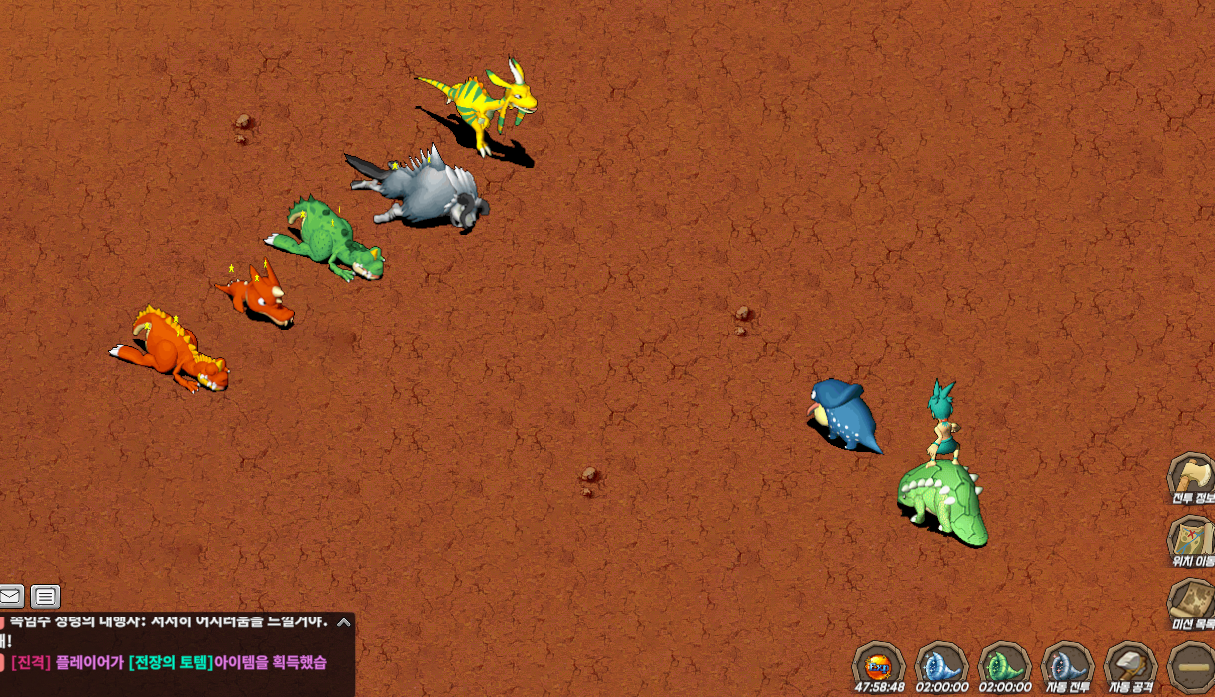Show the 미션 목록 mission scroll
Image resolution: width=1215 pixels, height=697 pixels.
(1190, 601)
